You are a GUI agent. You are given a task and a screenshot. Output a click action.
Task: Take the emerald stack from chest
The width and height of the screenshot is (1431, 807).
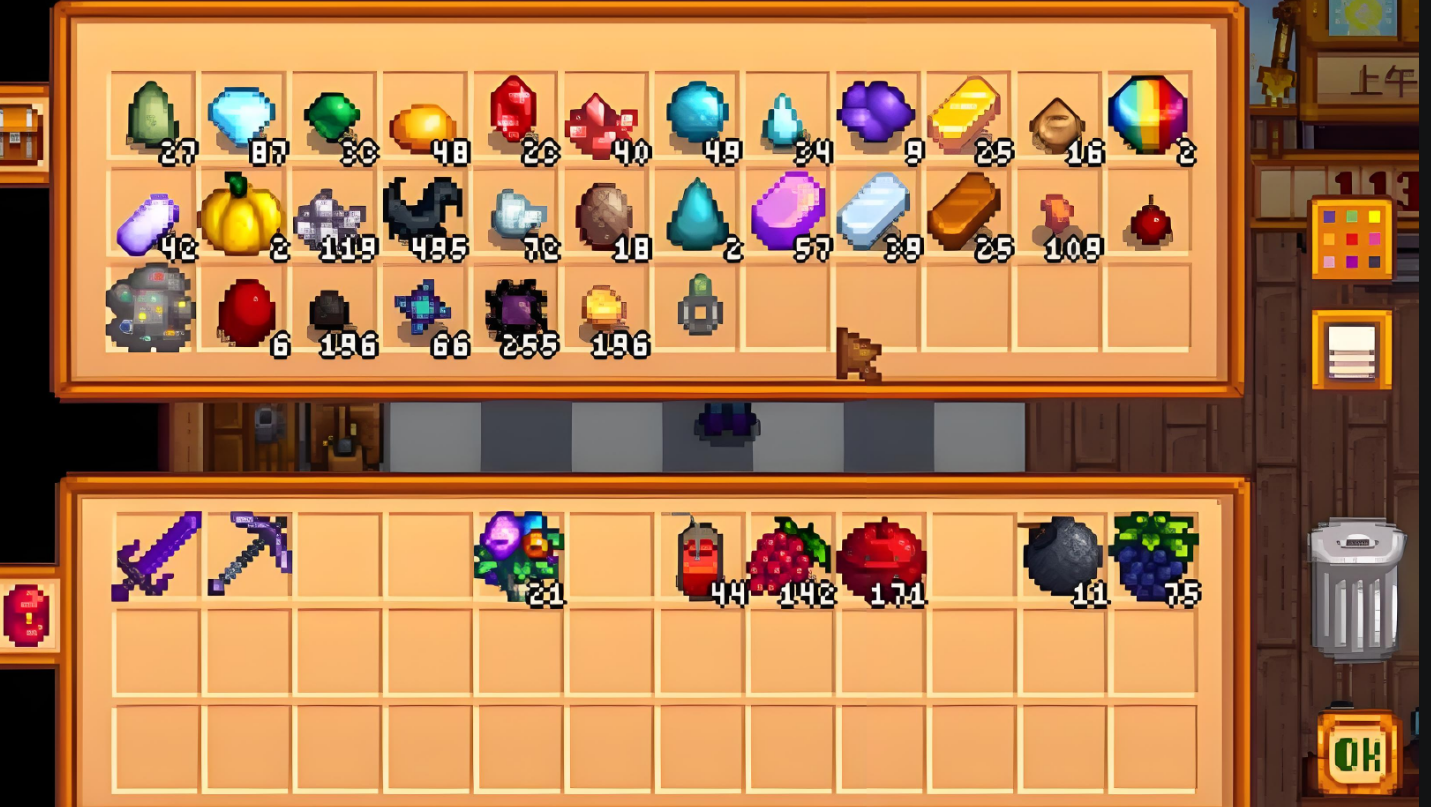tap(331, 116)
